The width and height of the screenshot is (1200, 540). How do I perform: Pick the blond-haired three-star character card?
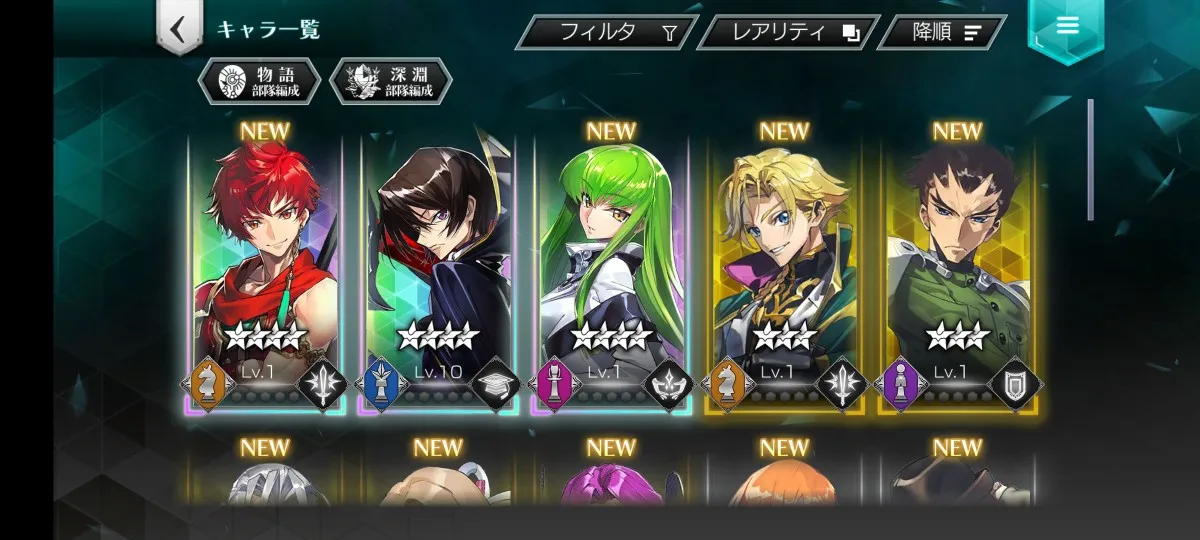[784, 272]
